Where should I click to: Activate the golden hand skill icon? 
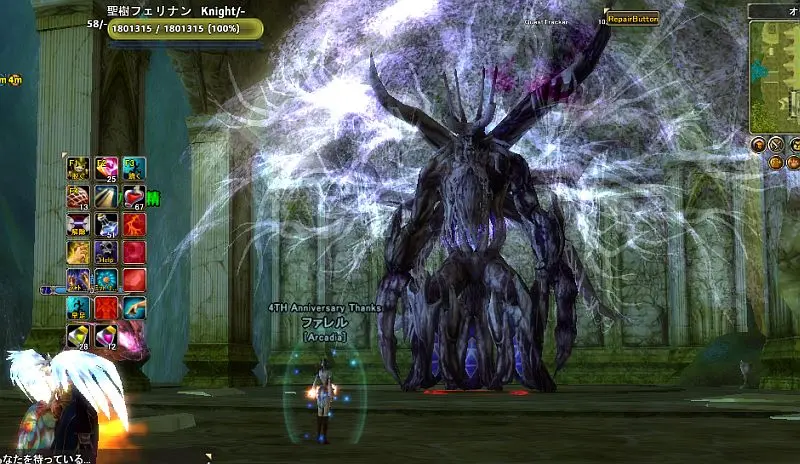pyautogui.click(x=78, y=252)
